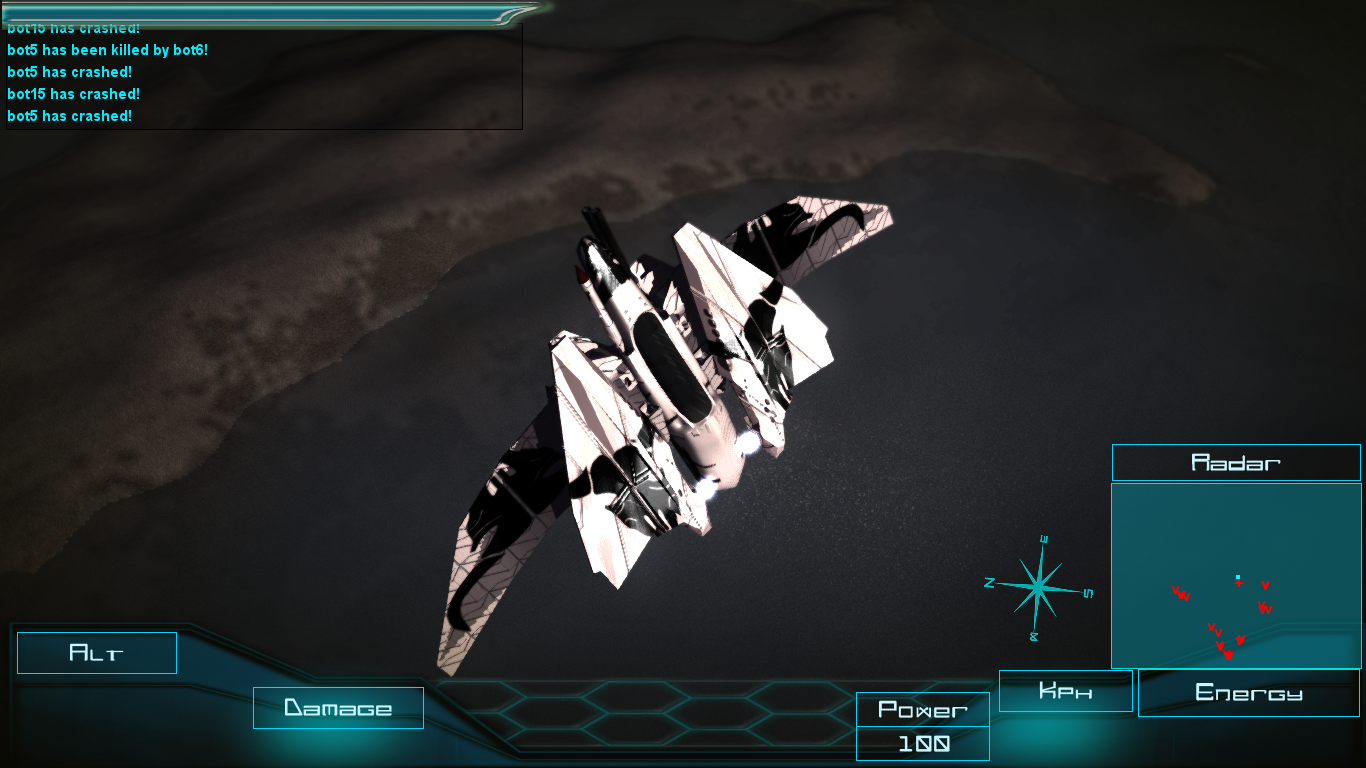Open the Kph speed readout

point(1065,690)
